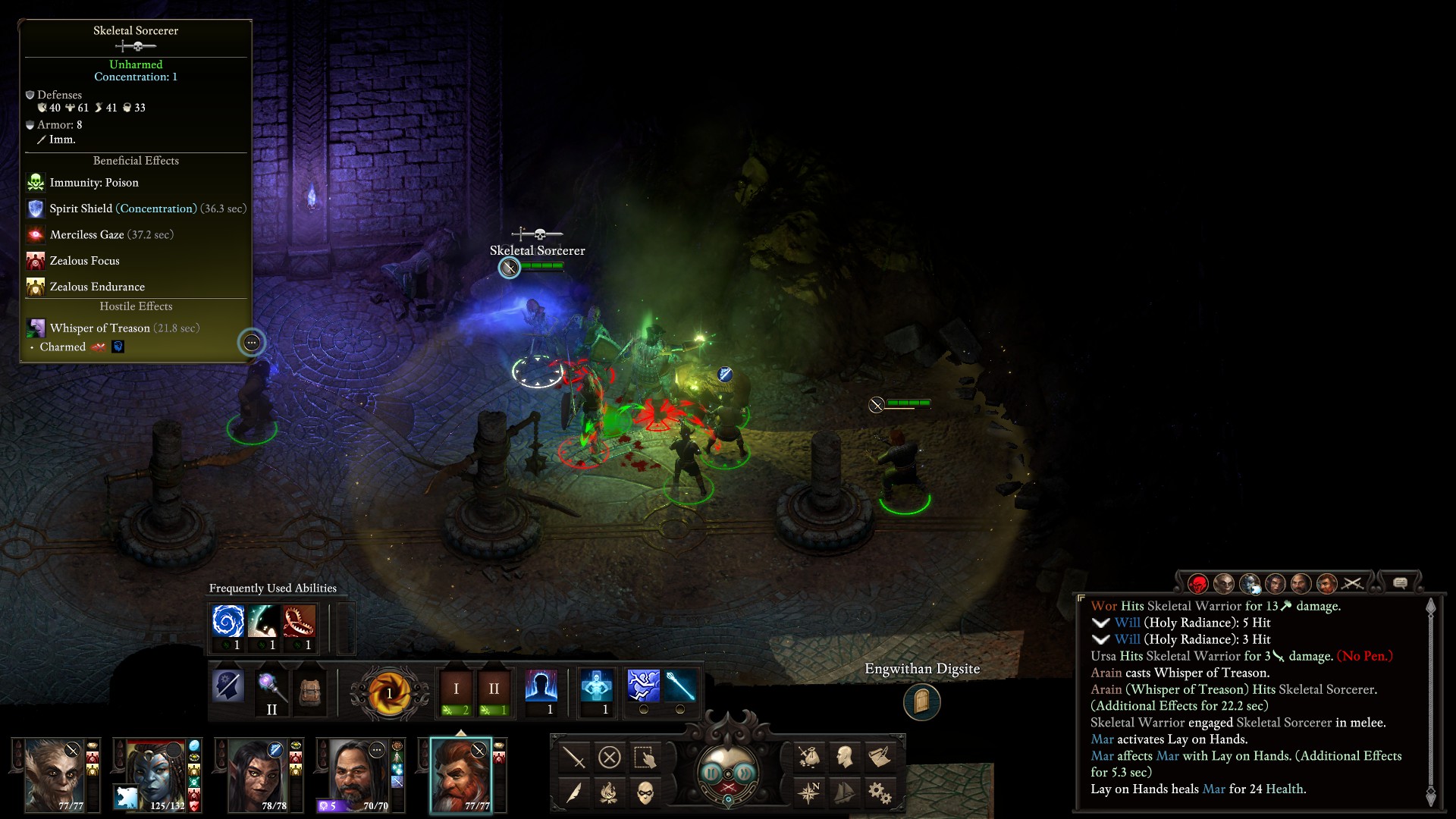Select weapon set II sceptre slot

tap(271, 692)
